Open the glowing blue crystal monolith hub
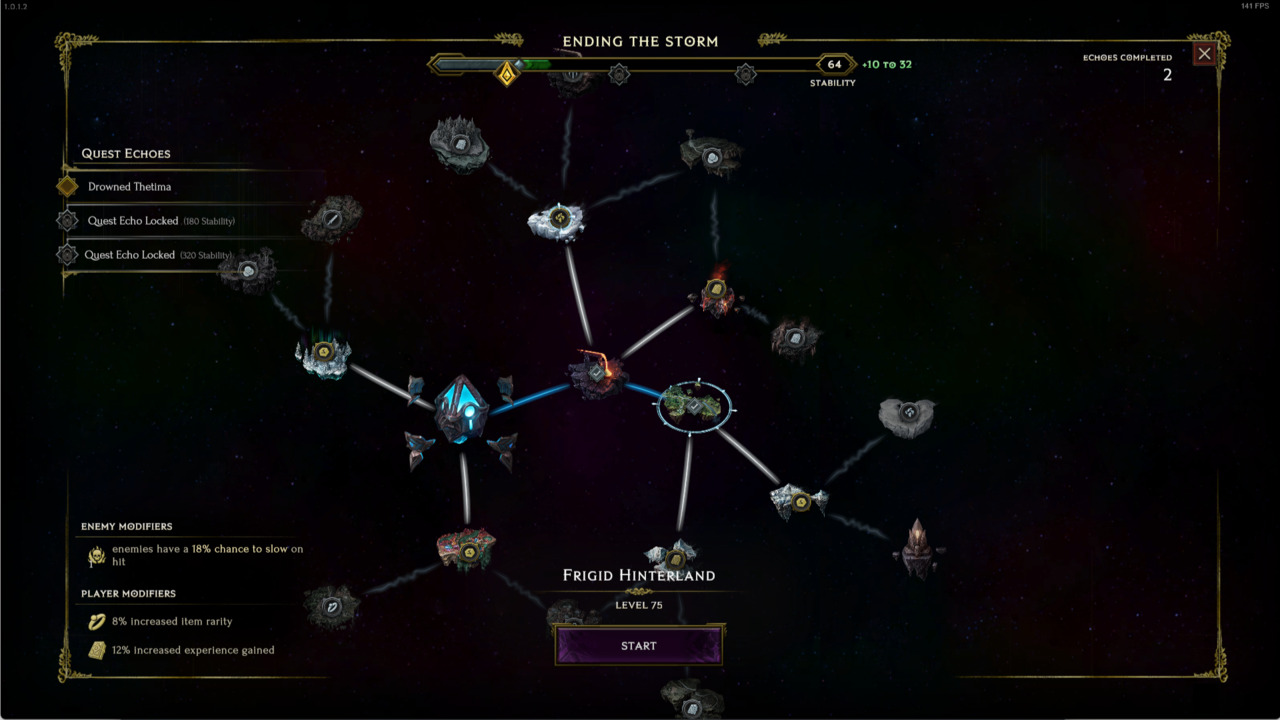Viewport: 1280px width, 720px height. (x=461, y=411)
